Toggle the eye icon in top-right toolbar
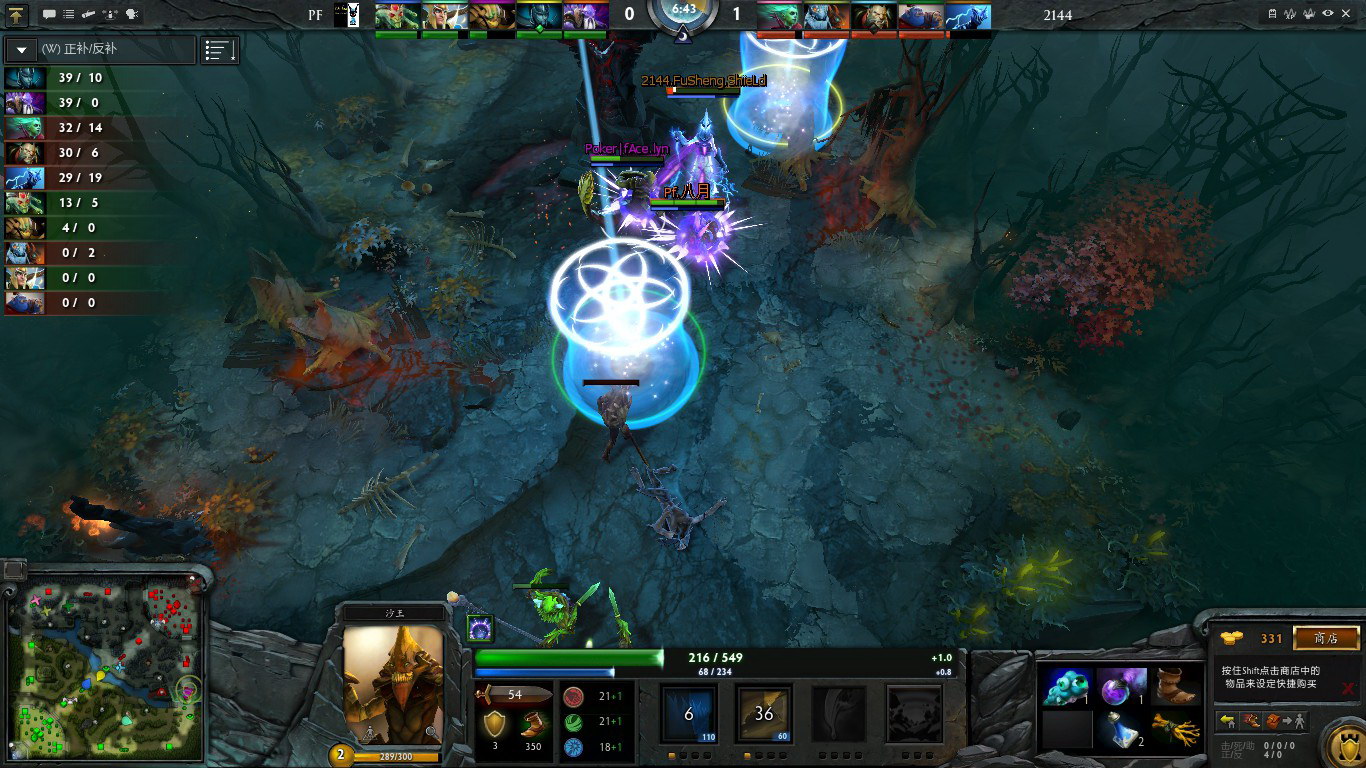Image resolution: width=1366 pixels, height=768 pixels. 1327,14
